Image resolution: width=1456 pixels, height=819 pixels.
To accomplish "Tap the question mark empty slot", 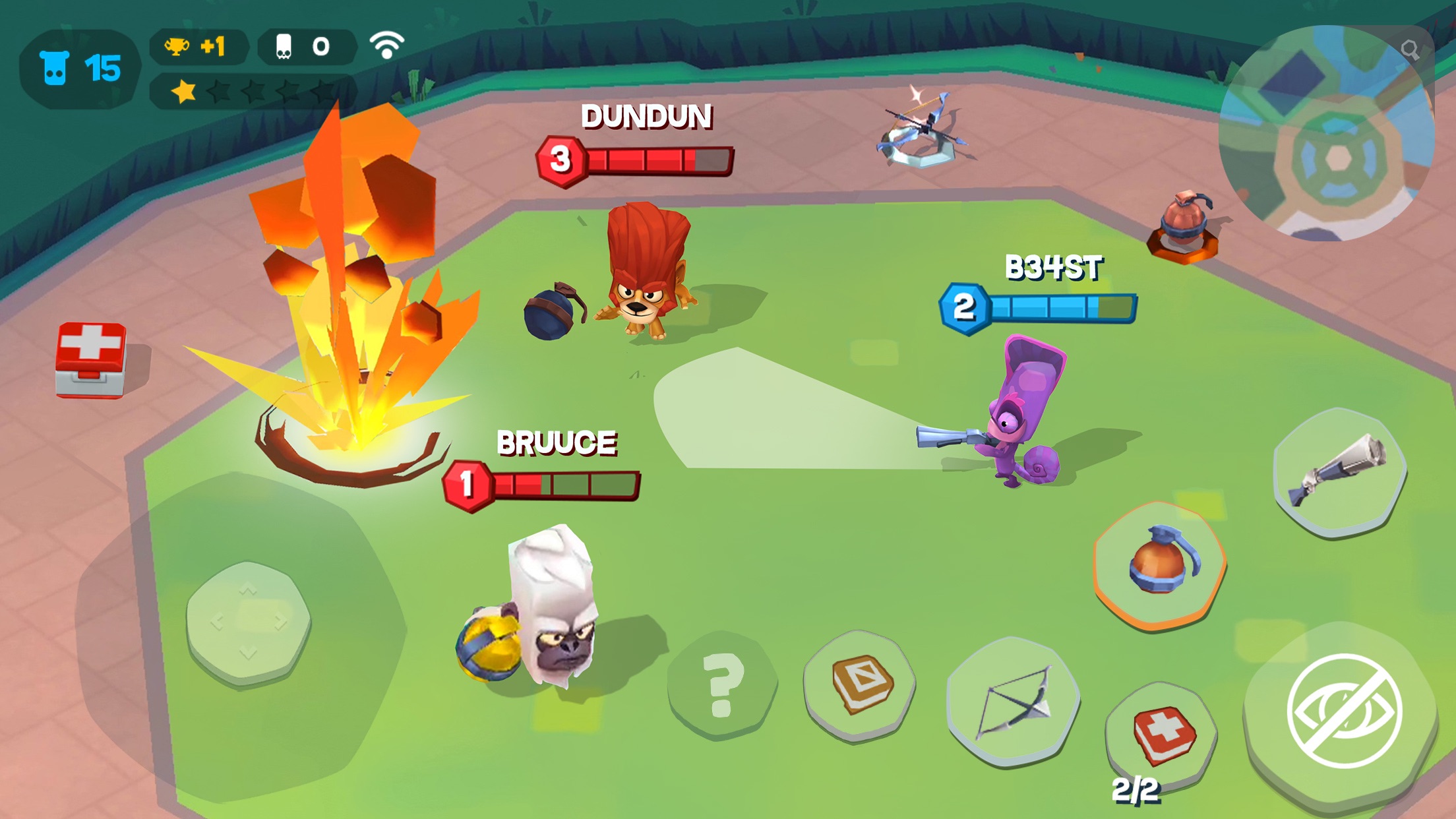I will click(722, 684).
